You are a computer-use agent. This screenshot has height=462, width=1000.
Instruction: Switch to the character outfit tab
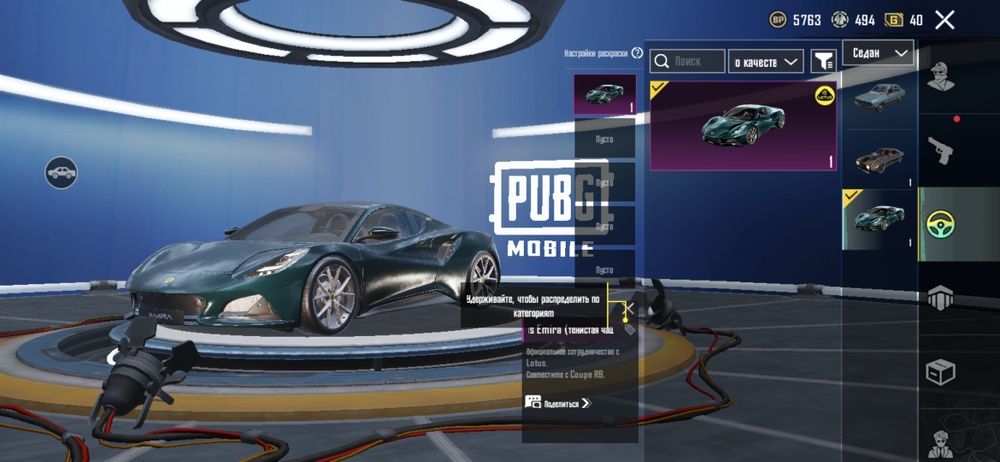(940, 77)
